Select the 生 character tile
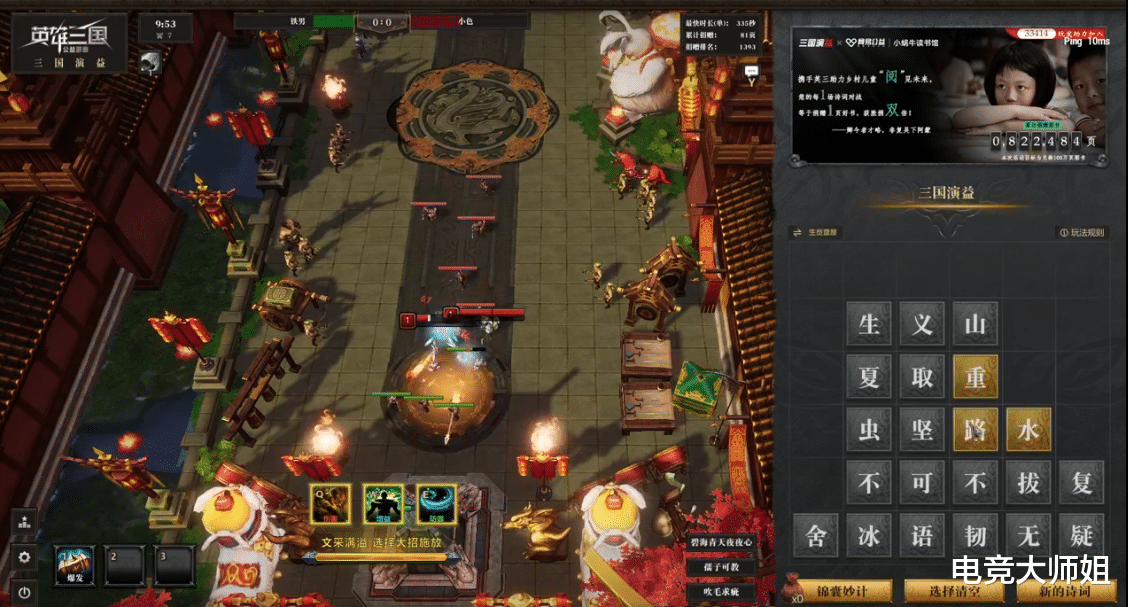 869,324
